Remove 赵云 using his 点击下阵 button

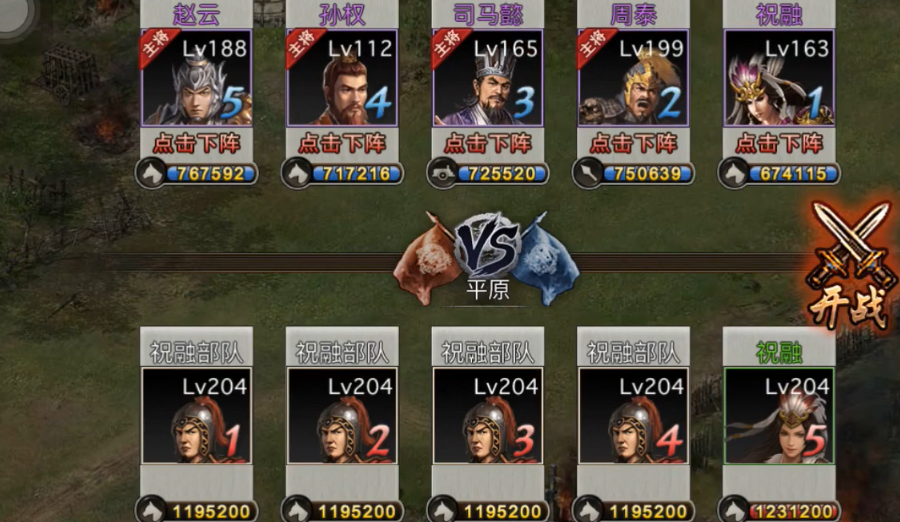(x=196, y=142)
